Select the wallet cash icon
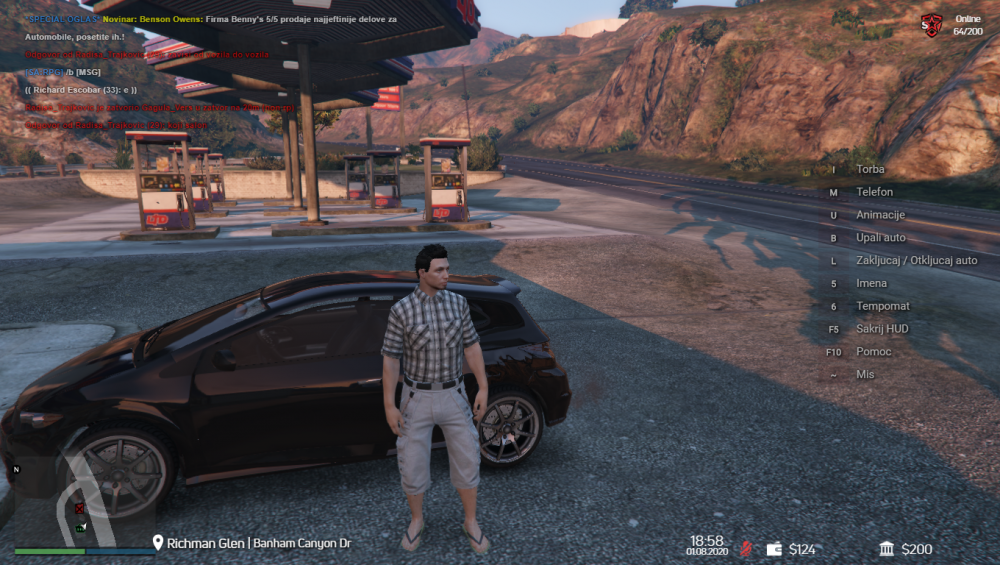This screenshot has height=565, width=1000. click(x=774, y=549)
